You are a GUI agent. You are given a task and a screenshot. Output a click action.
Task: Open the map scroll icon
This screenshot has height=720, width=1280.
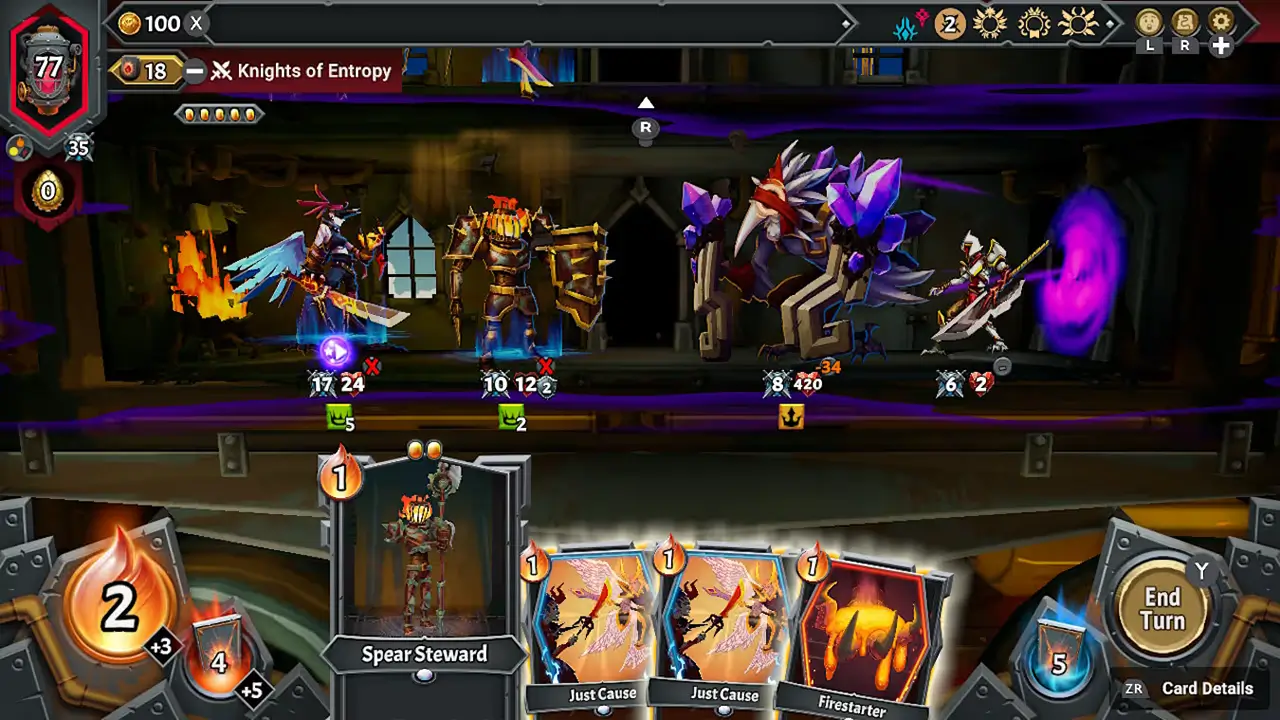pos(1185,22)
